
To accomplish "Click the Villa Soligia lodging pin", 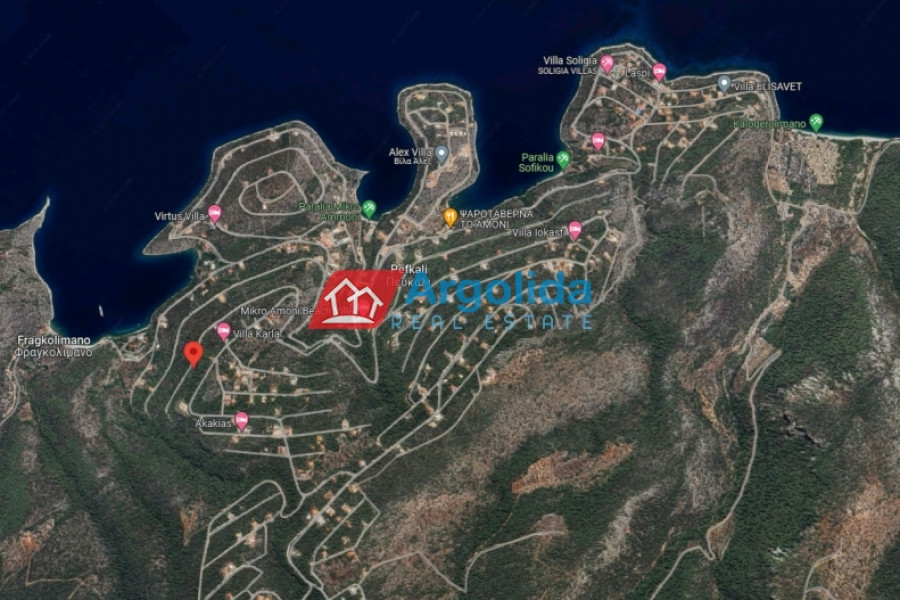I will tap(606, 63).
